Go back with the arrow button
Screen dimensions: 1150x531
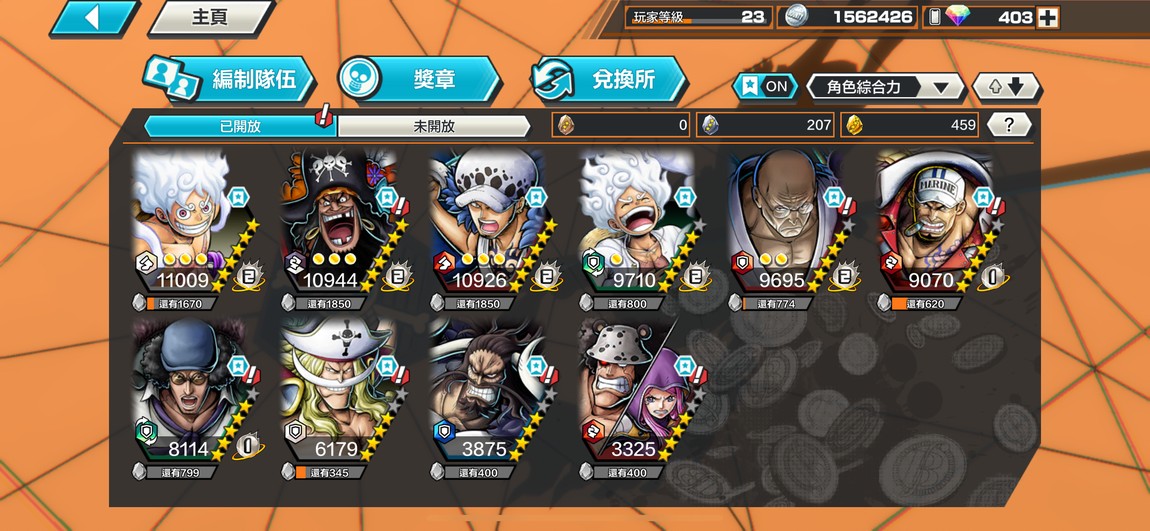[94, 18]
